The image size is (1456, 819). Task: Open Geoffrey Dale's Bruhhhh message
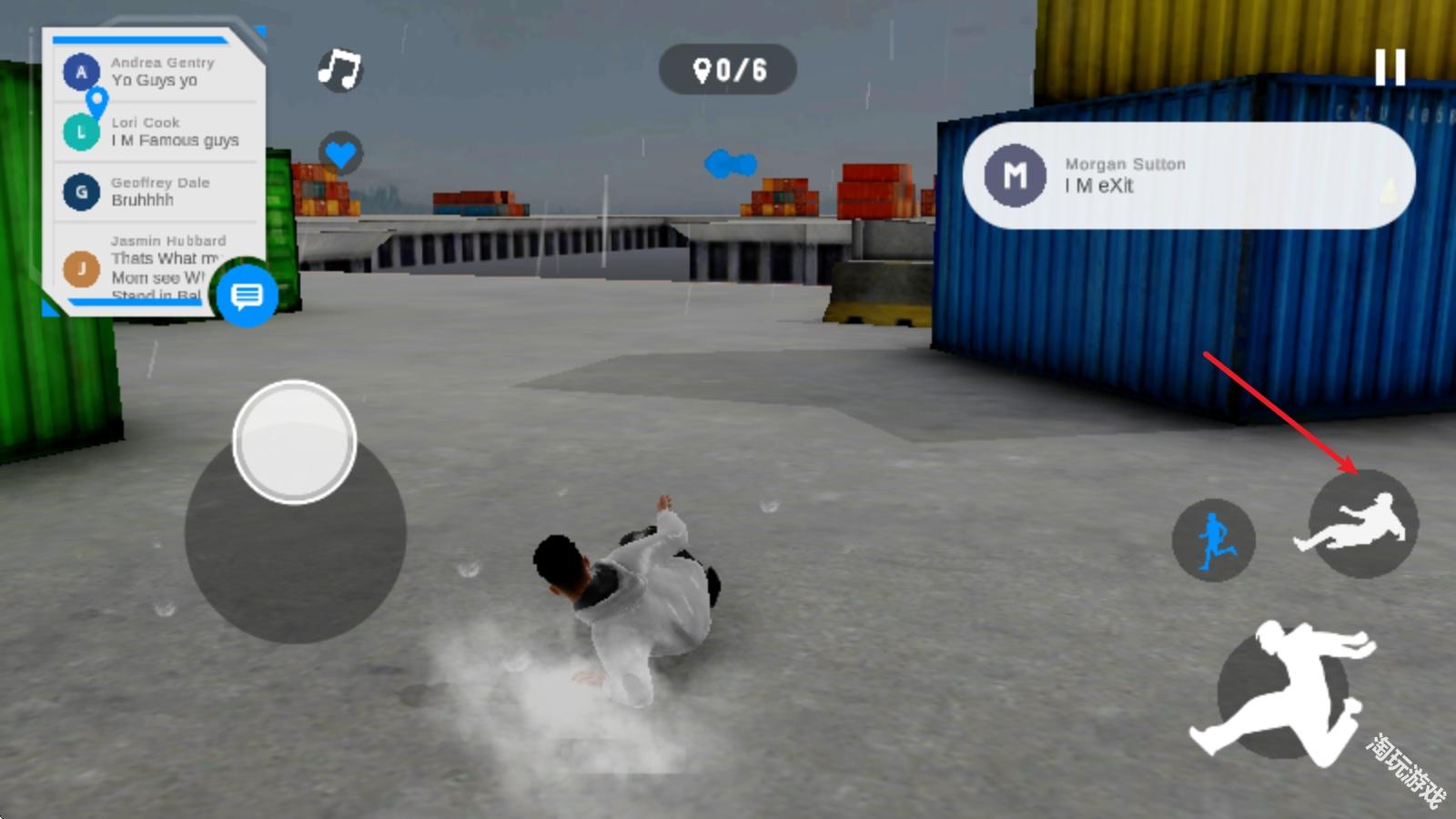tap(159, 192)
